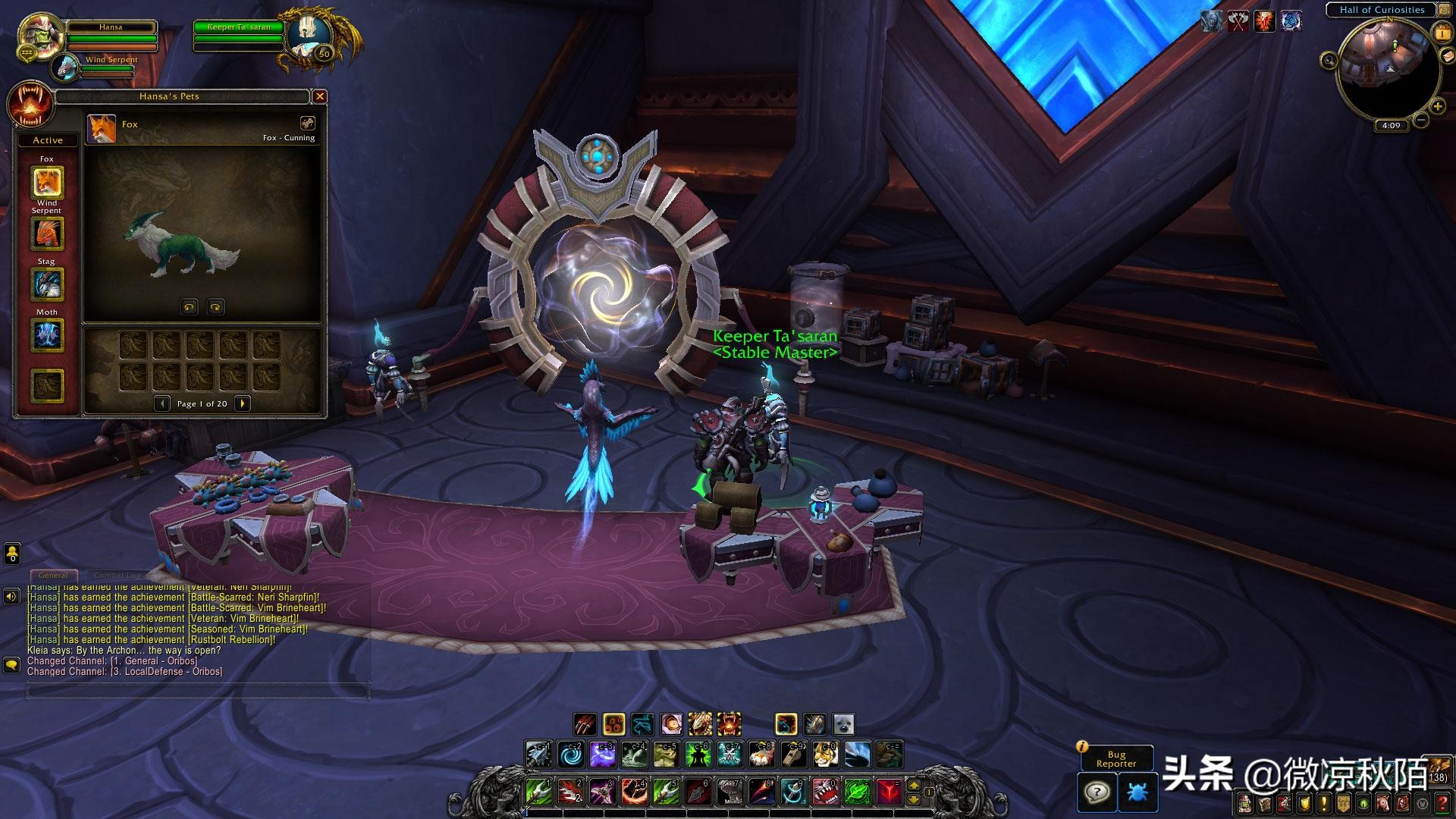Select the active Fox pet slot

click(x=47, y=183)
